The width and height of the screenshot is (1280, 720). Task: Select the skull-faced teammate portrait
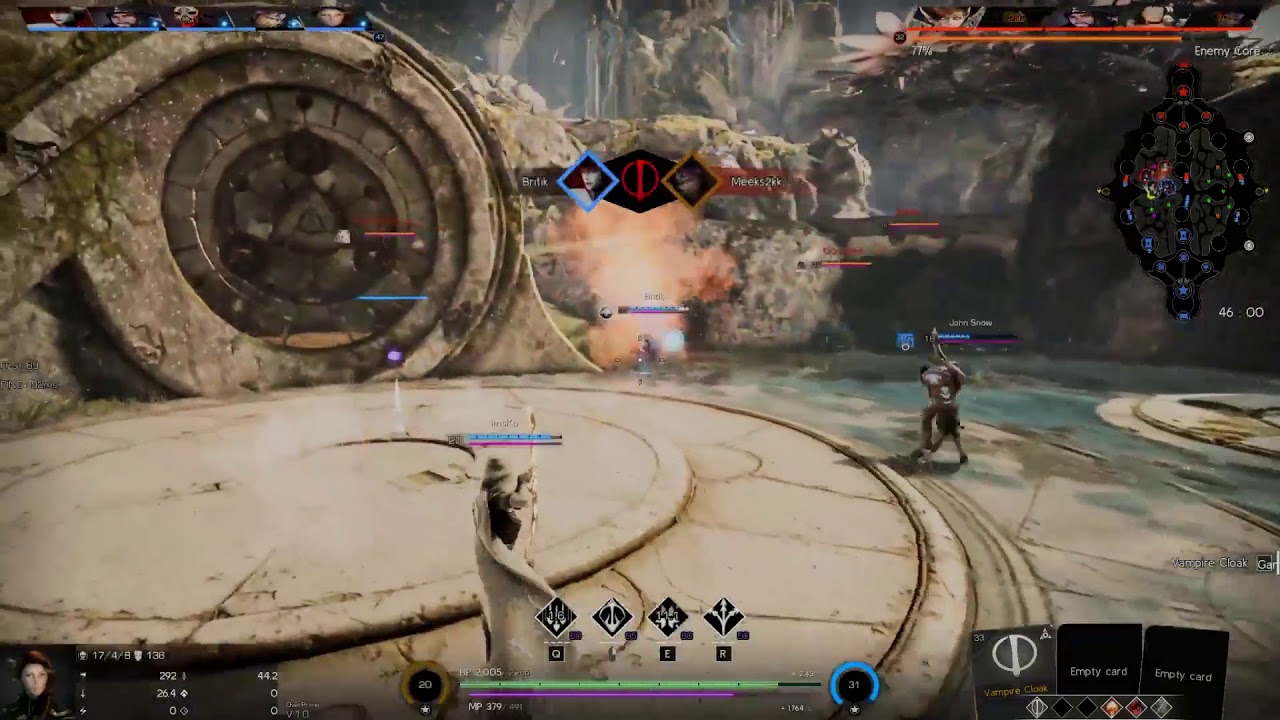coord(186,16)
